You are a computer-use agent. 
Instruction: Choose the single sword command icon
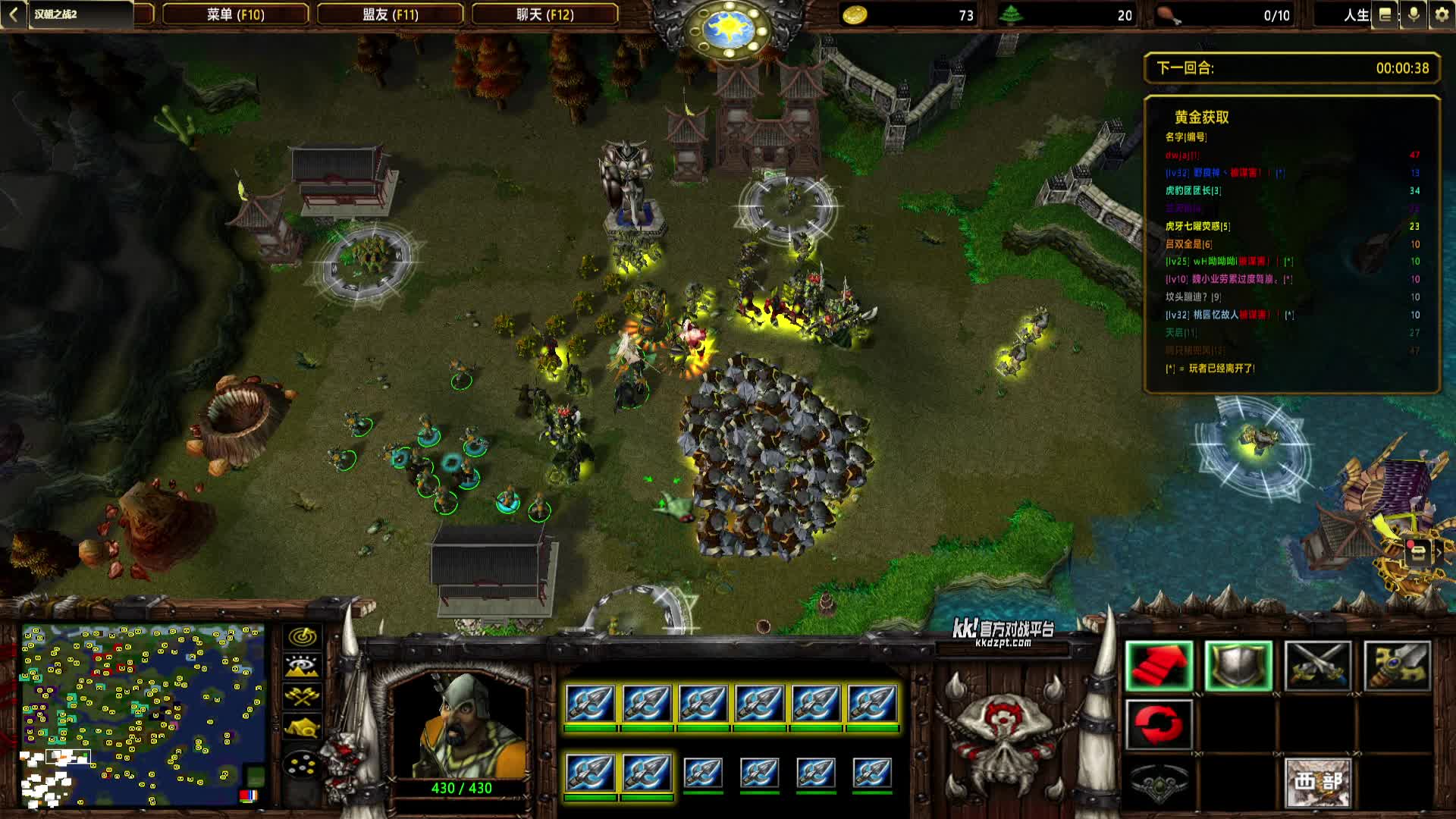(x=1397, y=666)
